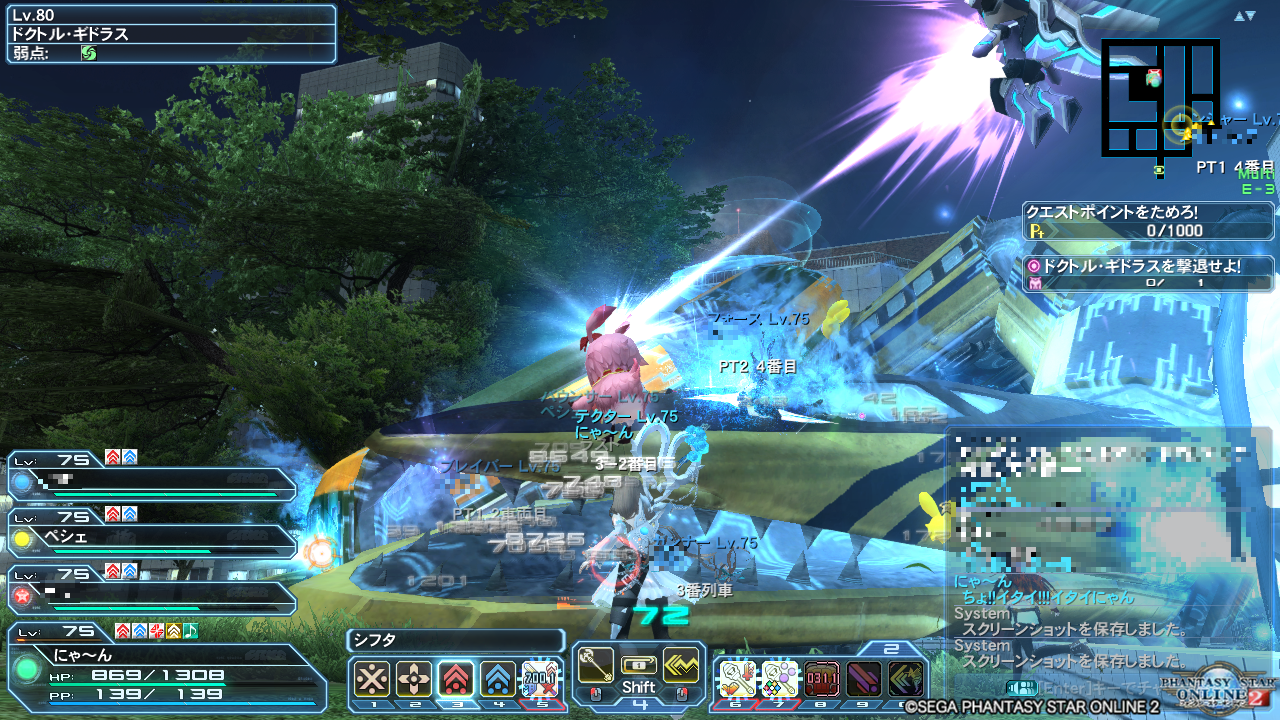The height and width of the screenshot is (720, 1280).
Task: Open the area minimap
Action: tap(1160, 98)
